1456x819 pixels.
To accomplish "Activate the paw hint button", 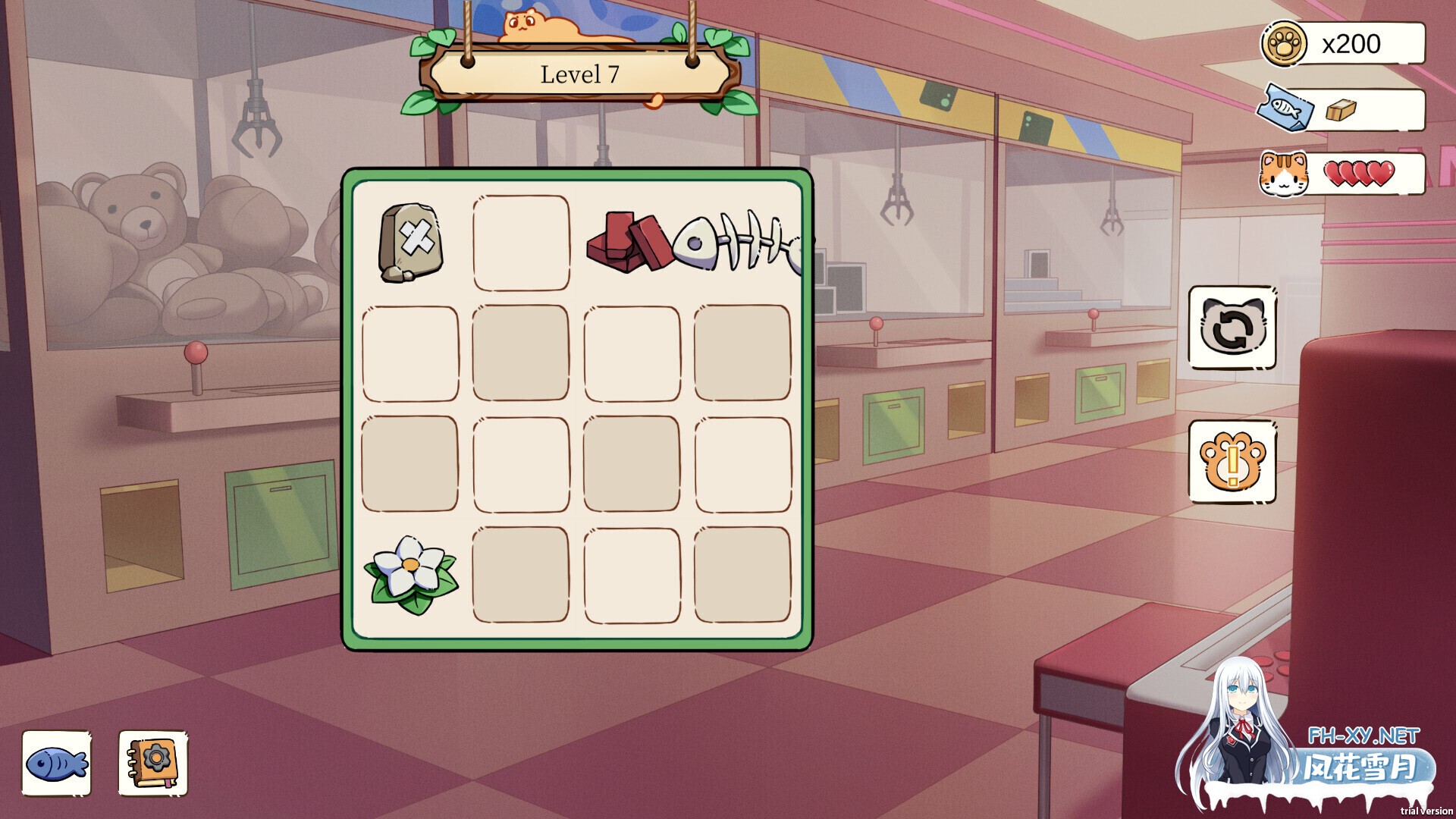I will click(x=1232, y=461).
